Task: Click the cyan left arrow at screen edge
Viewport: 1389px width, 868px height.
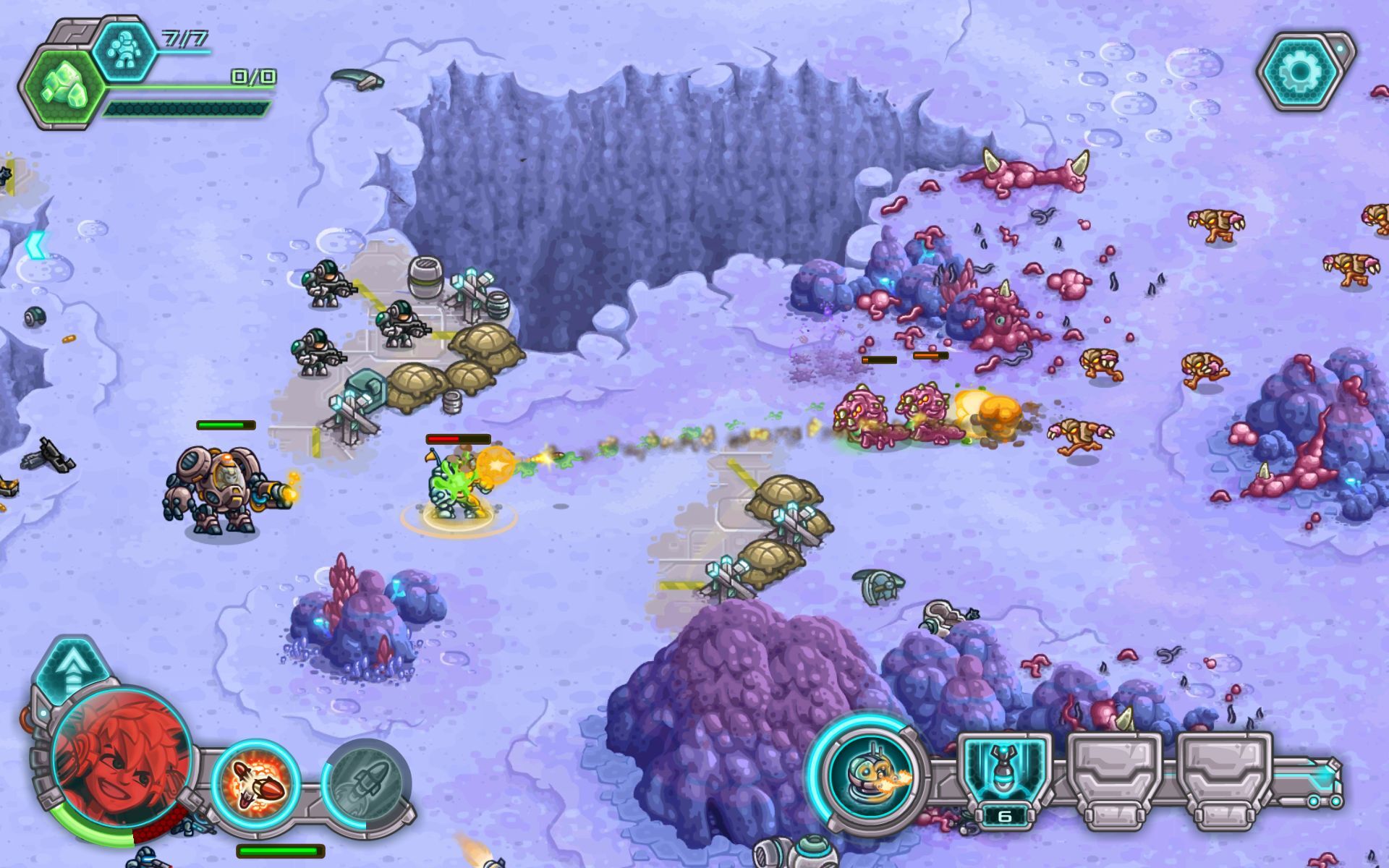Action: pos(35,244)
